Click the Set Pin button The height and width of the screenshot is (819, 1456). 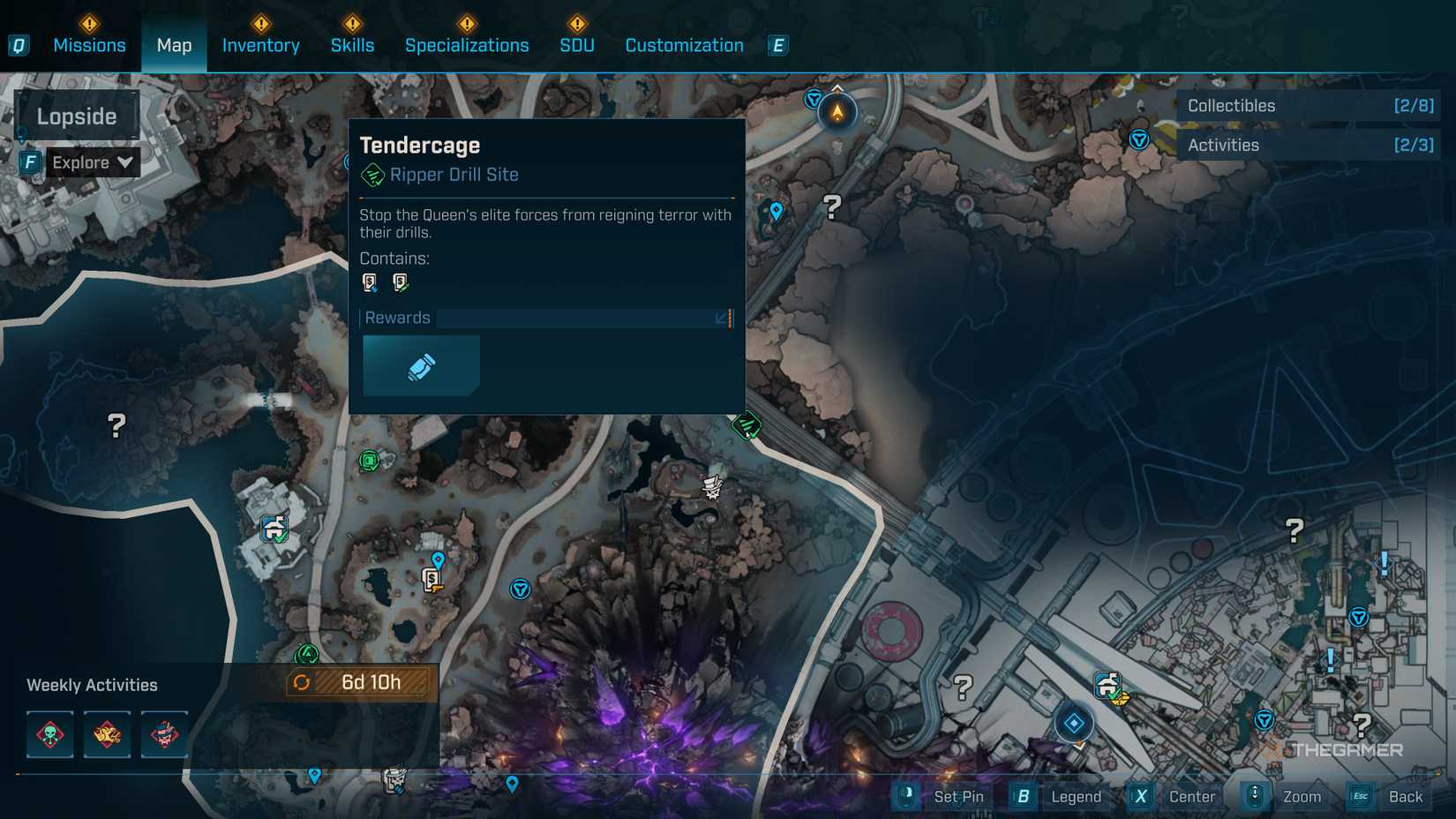(944, 796)
